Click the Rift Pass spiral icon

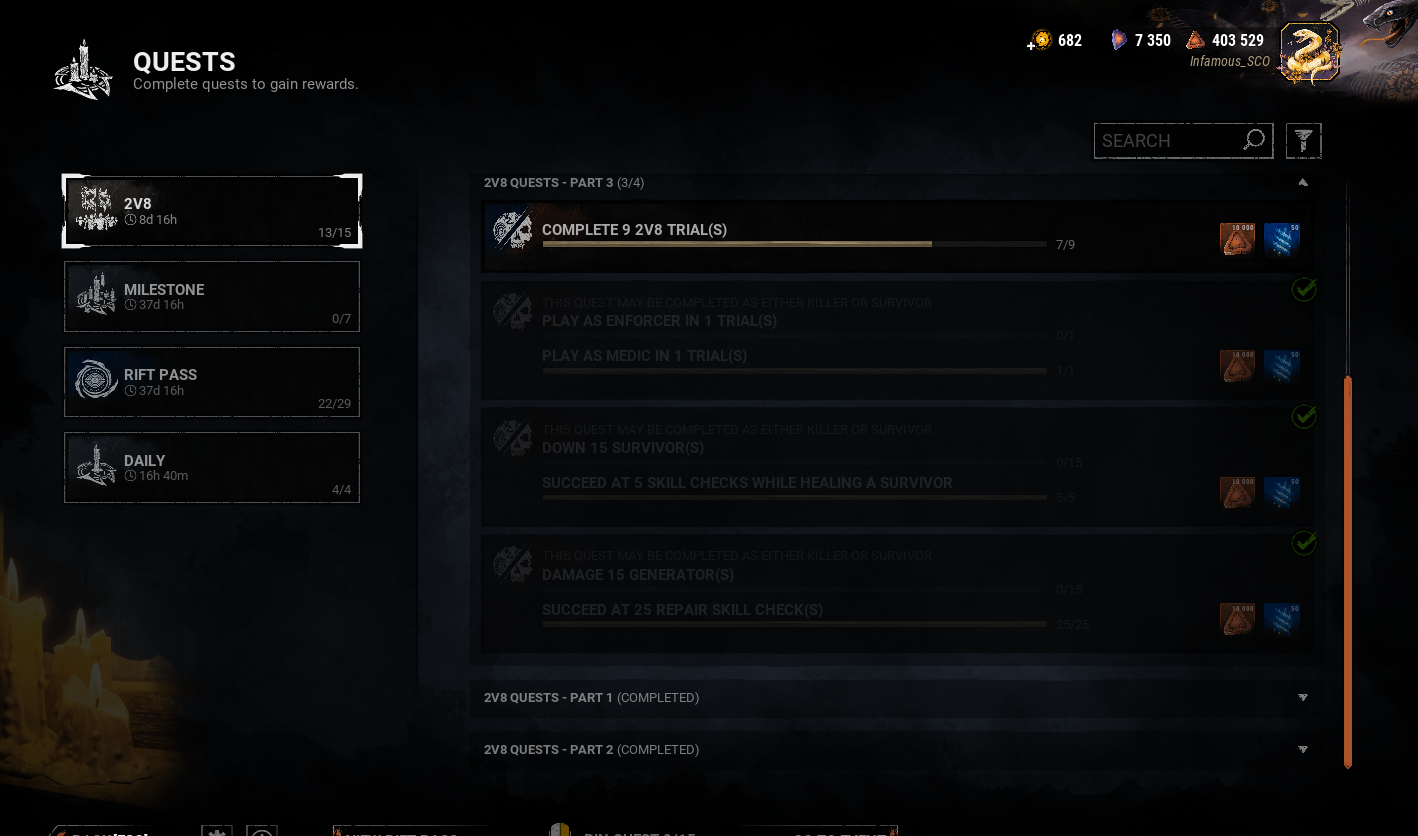[x=95, y=381]
